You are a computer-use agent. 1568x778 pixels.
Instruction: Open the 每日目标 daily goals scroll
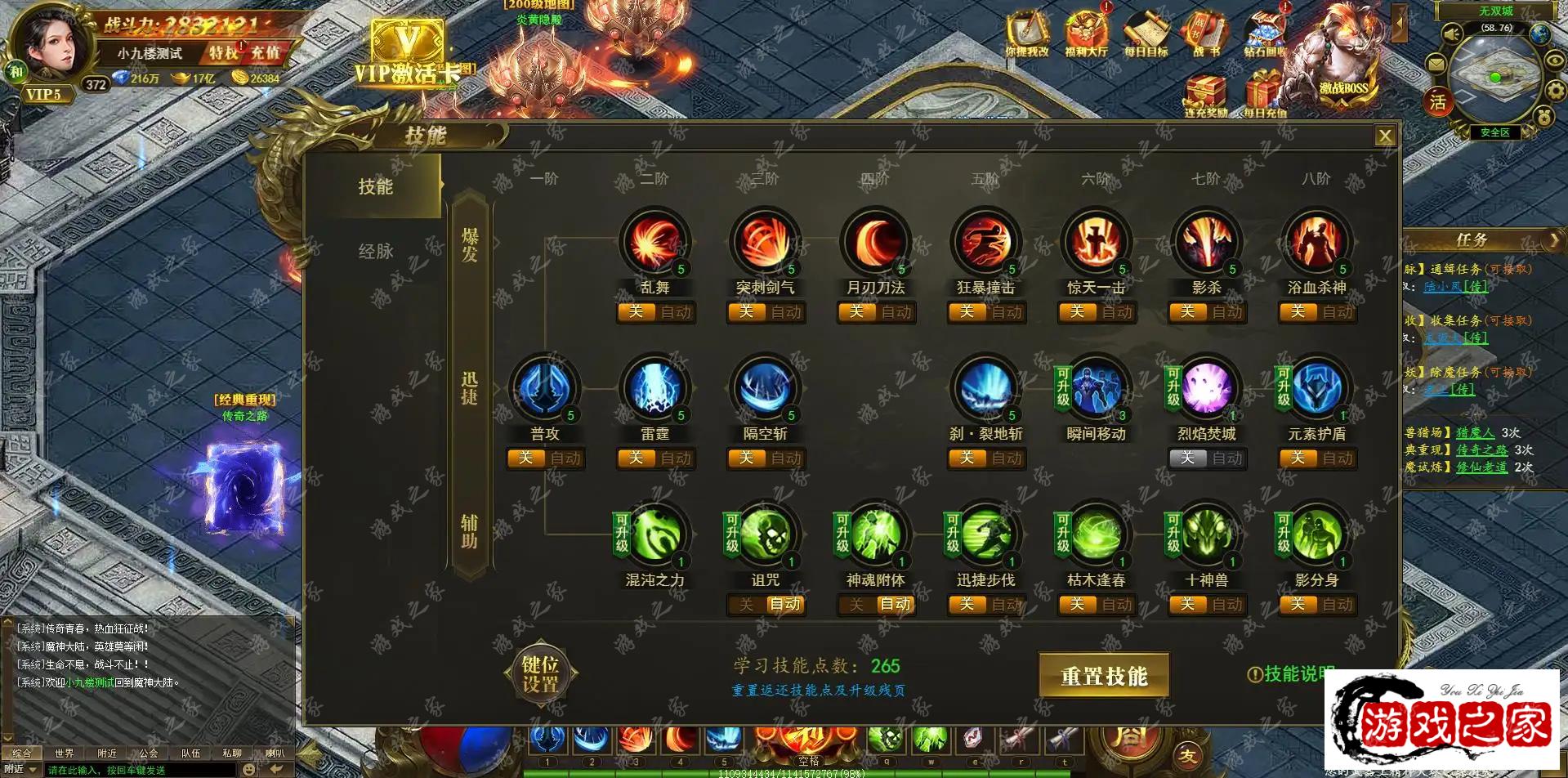coord(1146,34)
